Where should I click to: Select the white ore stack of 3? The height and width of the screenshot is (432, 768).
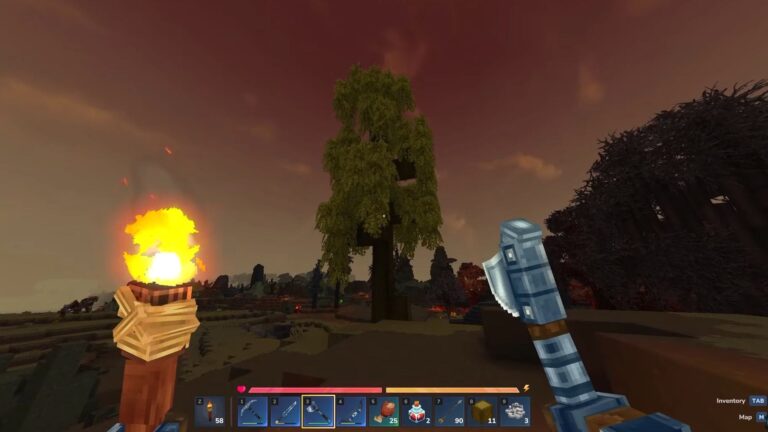coord(515,411)
